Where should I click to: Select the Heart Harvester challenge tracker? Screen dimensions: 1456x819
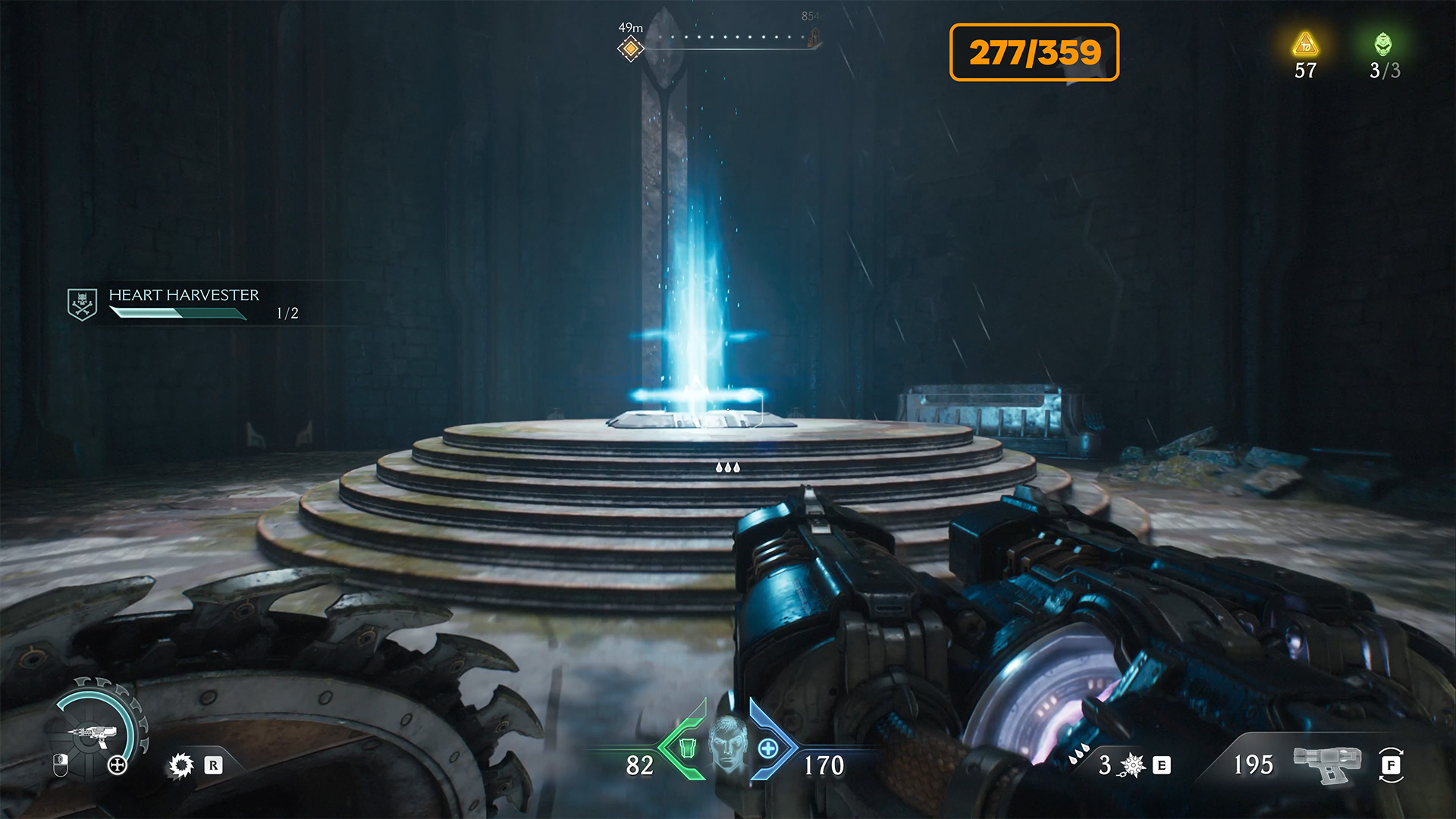coord(184,303)
